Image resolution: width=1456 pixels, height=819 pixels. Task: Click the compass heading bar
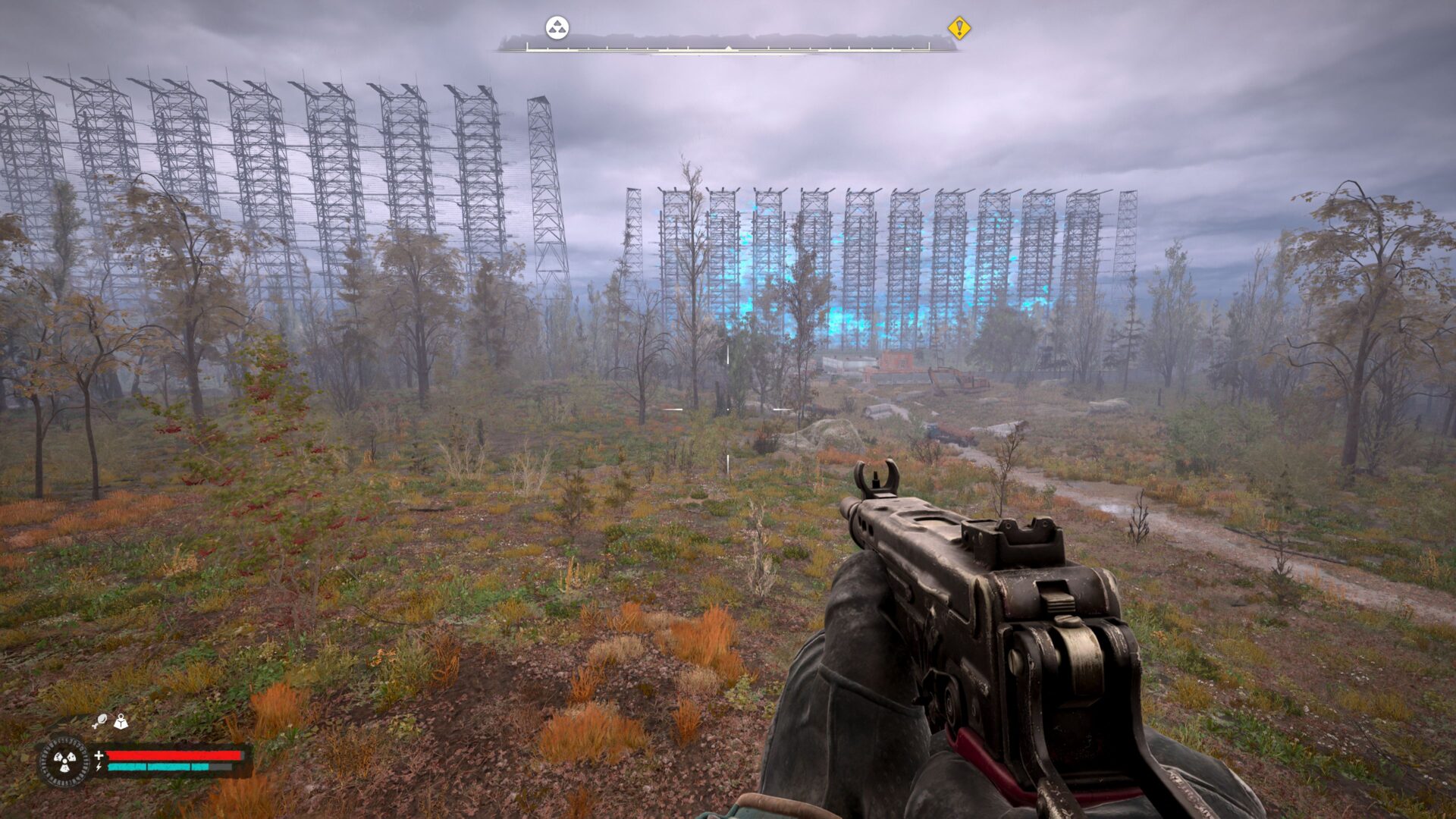(727, 48)
